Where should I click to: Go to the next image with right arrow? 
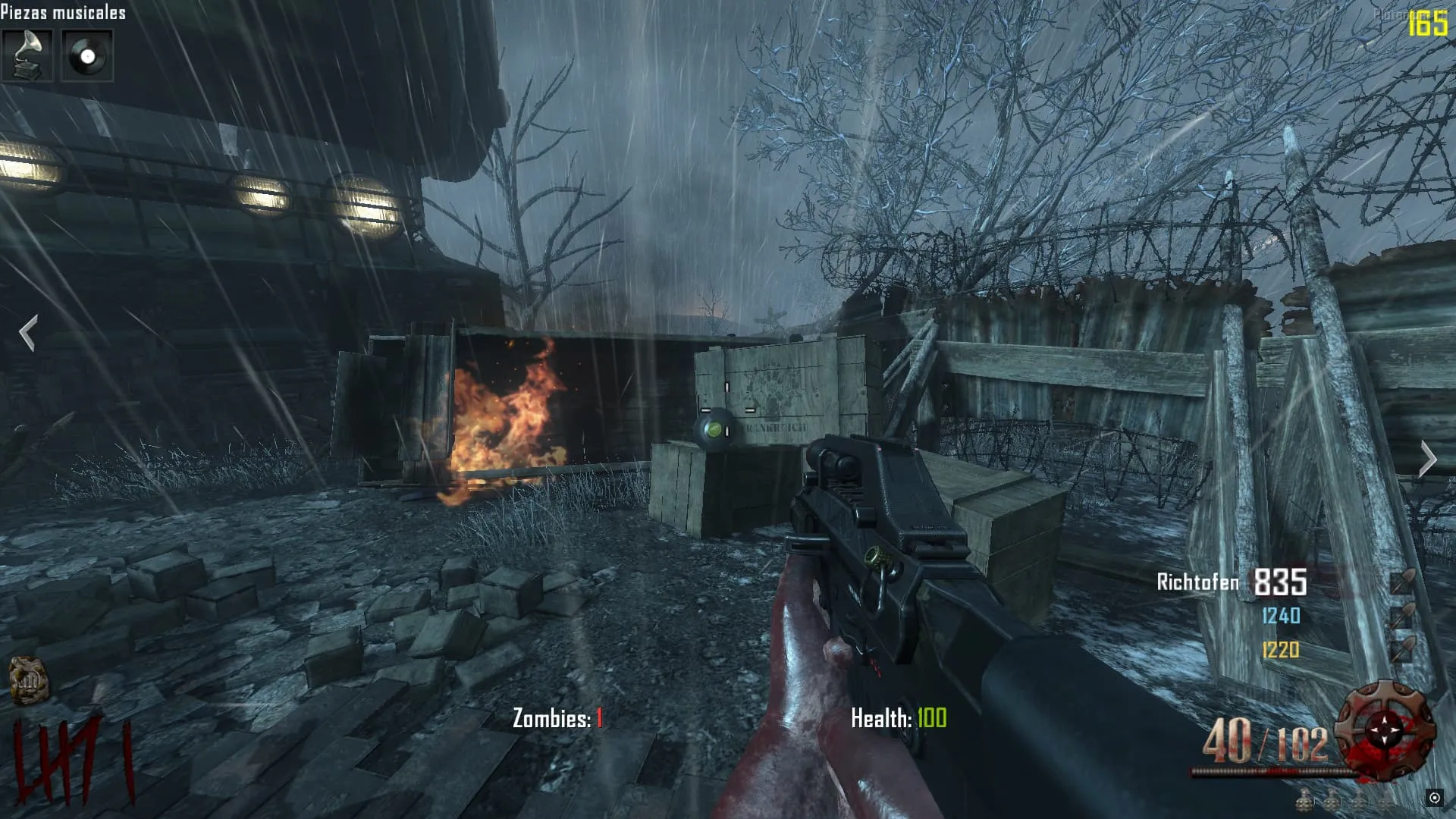[1428, 459]
